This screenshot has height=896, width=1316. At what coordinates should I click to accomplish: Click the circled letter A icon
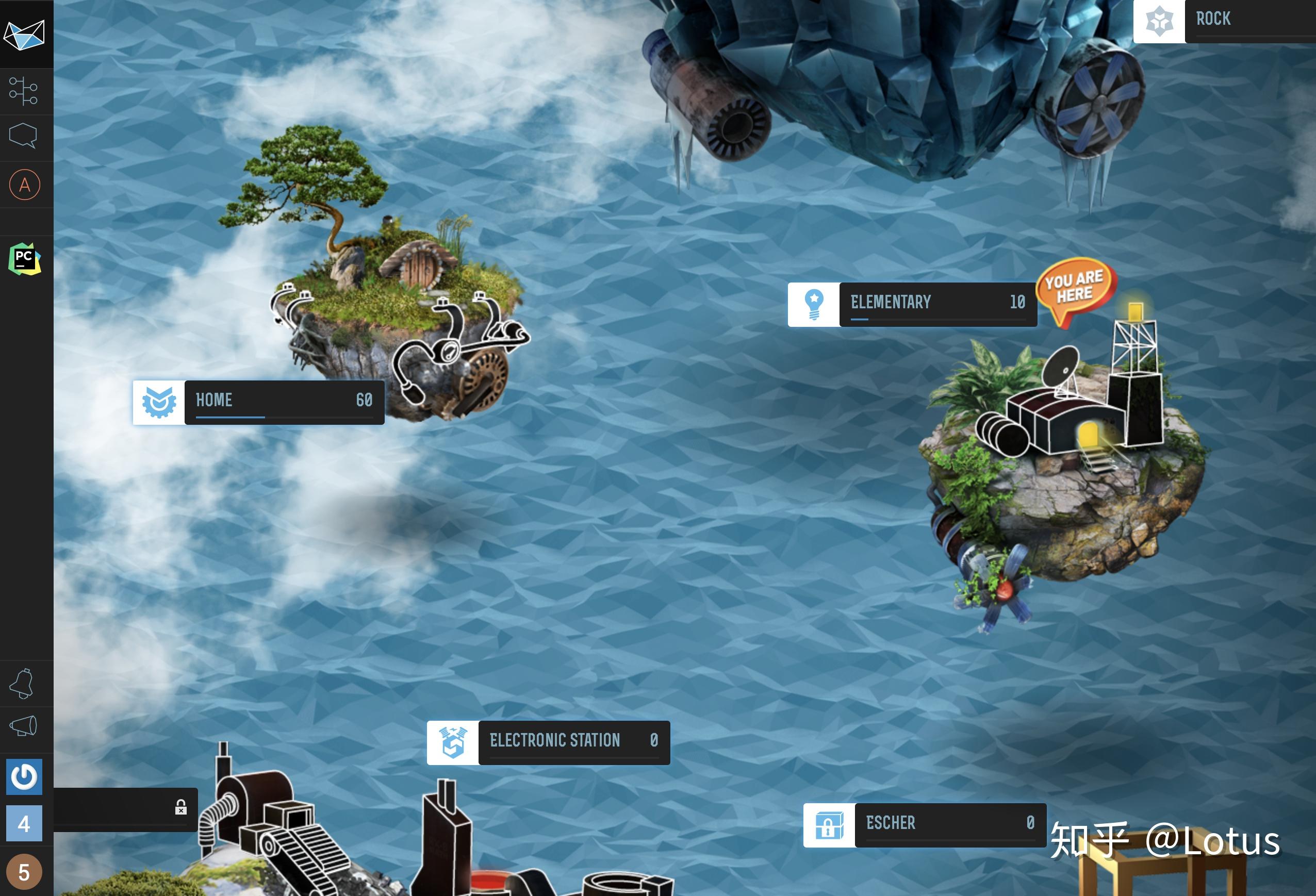(x=24, y=185)
